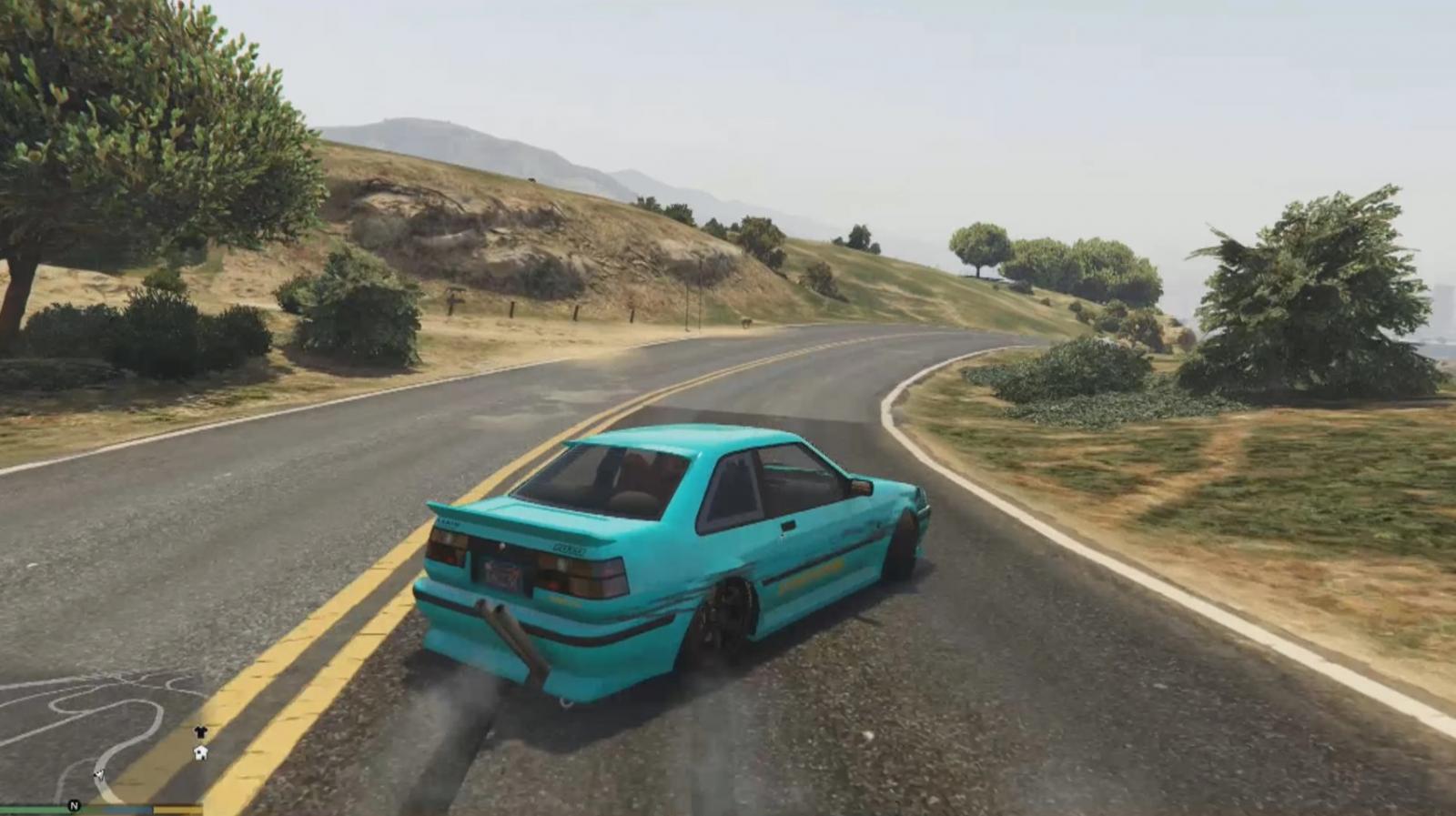This screenshot has height=816, width=1456.
Task: Click the north compass marker on minimap
Action: 74,806
